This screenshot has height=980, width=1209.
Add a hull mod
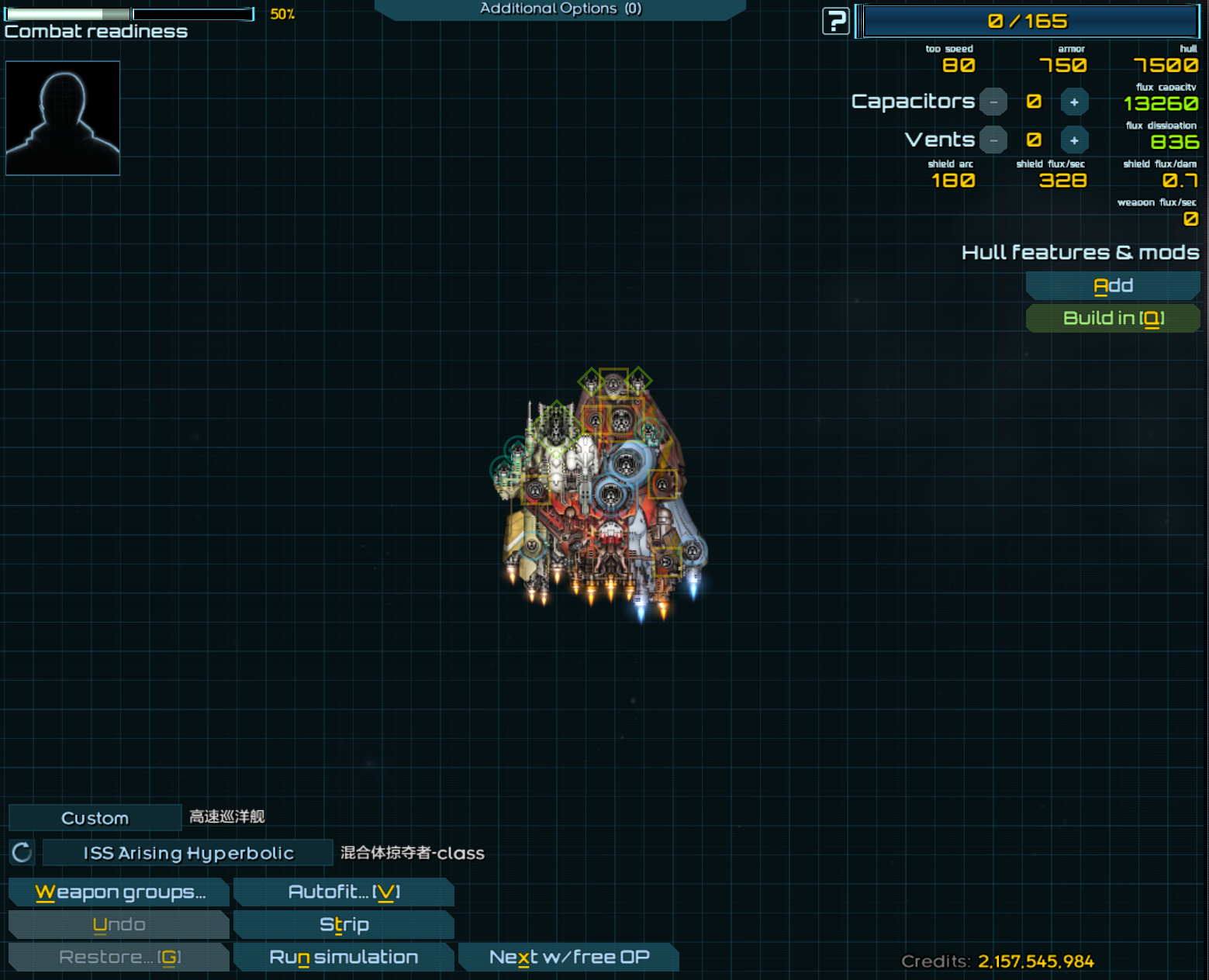tap(1113, 286)
